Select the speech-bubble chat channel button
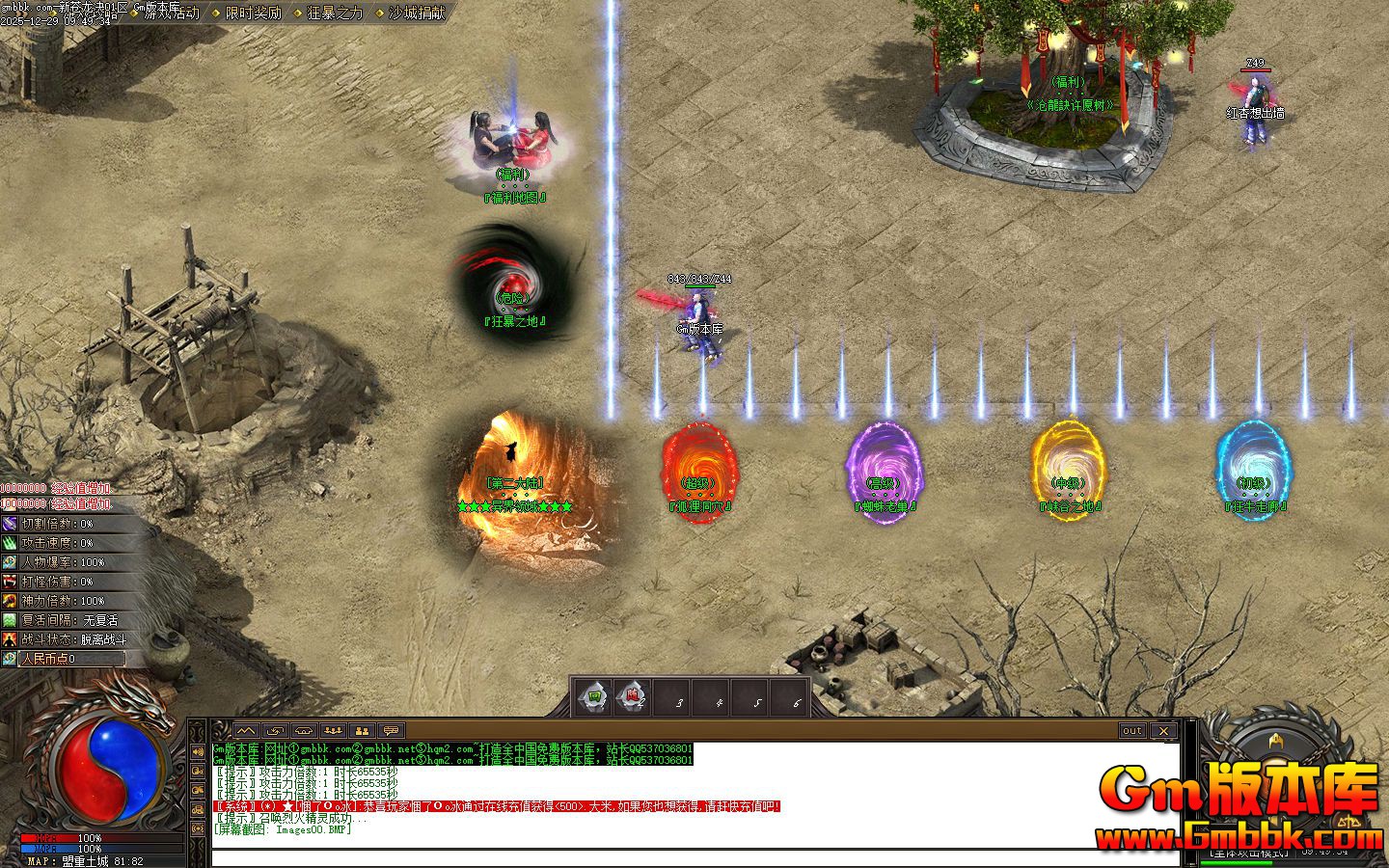Screen dimensions: 1389x868 [x=391, y=731]
